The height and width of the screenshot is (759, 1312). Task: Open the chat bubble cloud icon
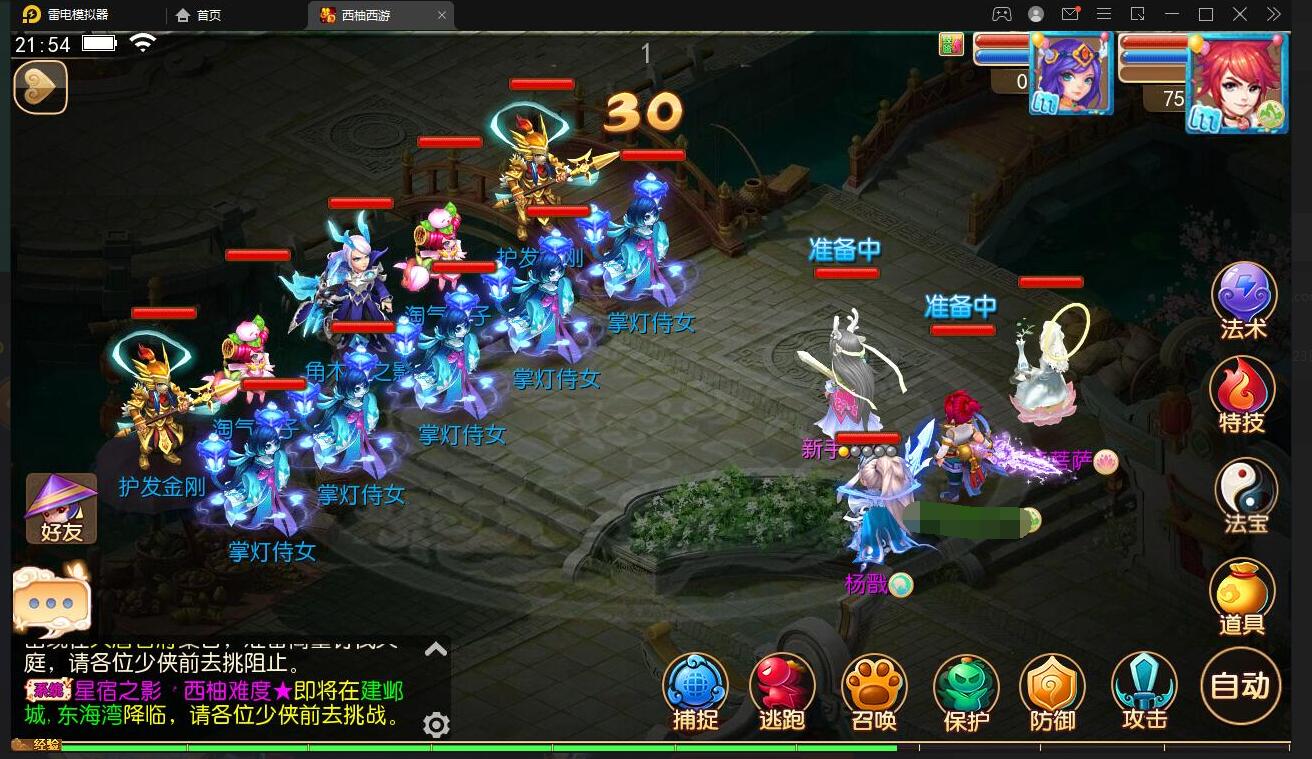[51, 601]
